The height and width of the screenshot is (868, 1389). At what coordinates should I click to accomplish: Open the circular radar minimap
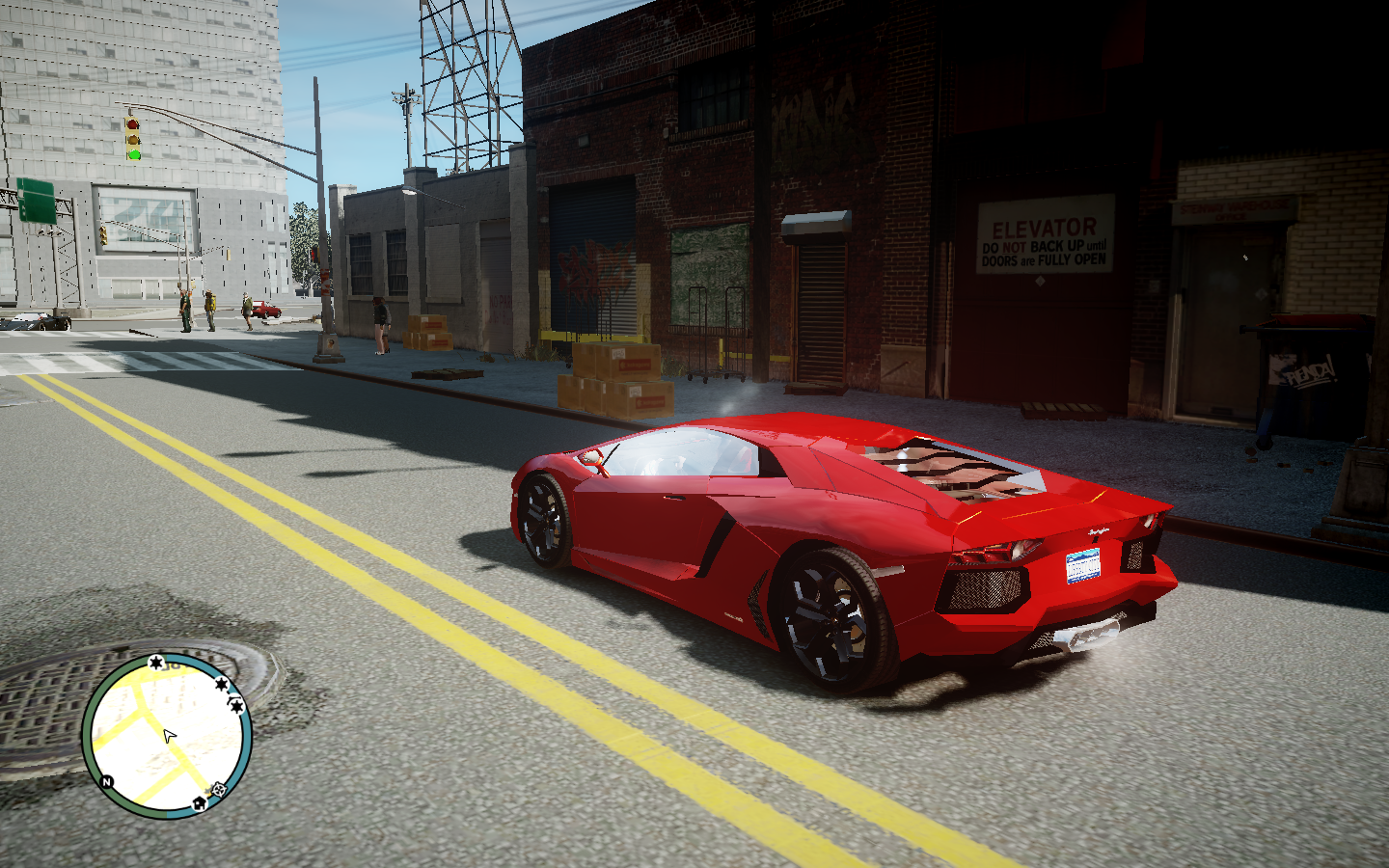click(167, 736)
